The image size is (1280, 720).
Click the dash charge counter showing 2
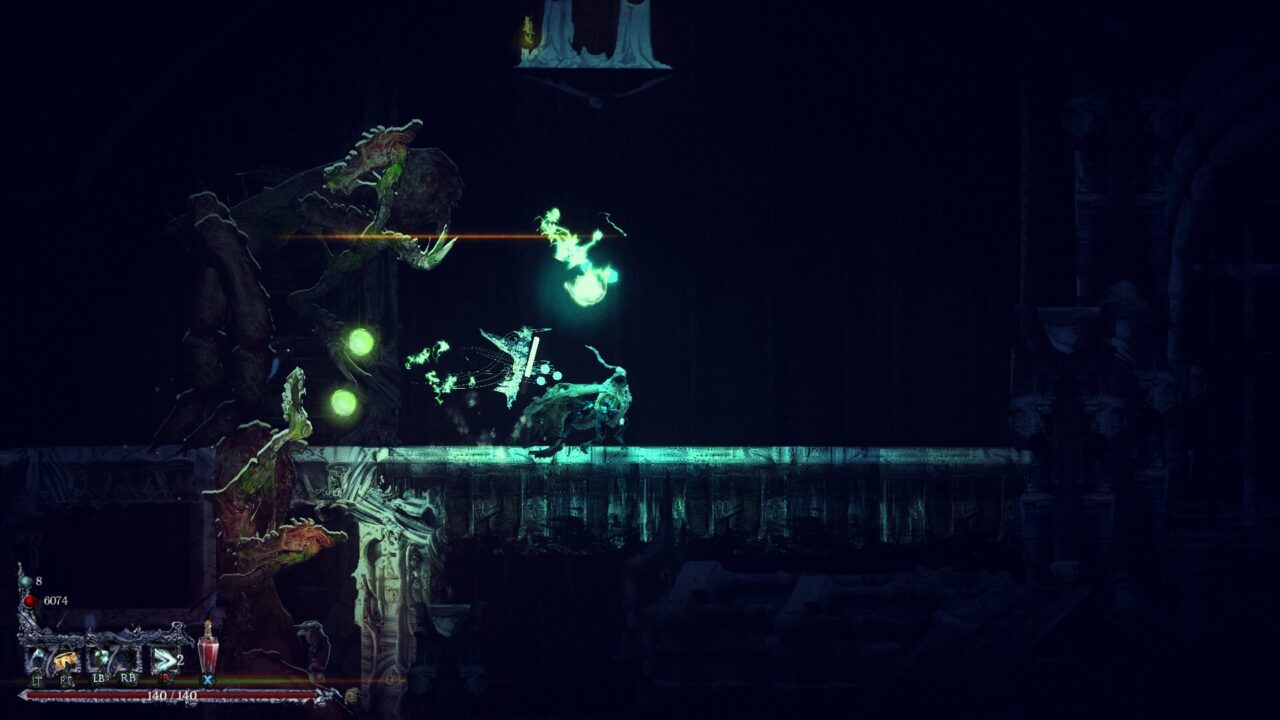(180, 661)
